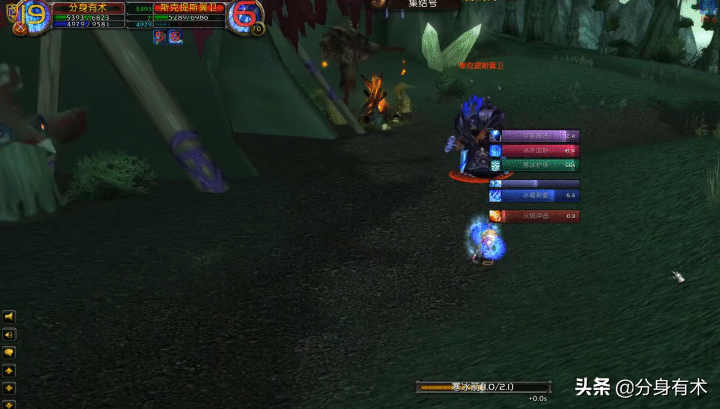Click the player portrait on the left
This screenshot has width=720, height=409.
coord(32,14)
